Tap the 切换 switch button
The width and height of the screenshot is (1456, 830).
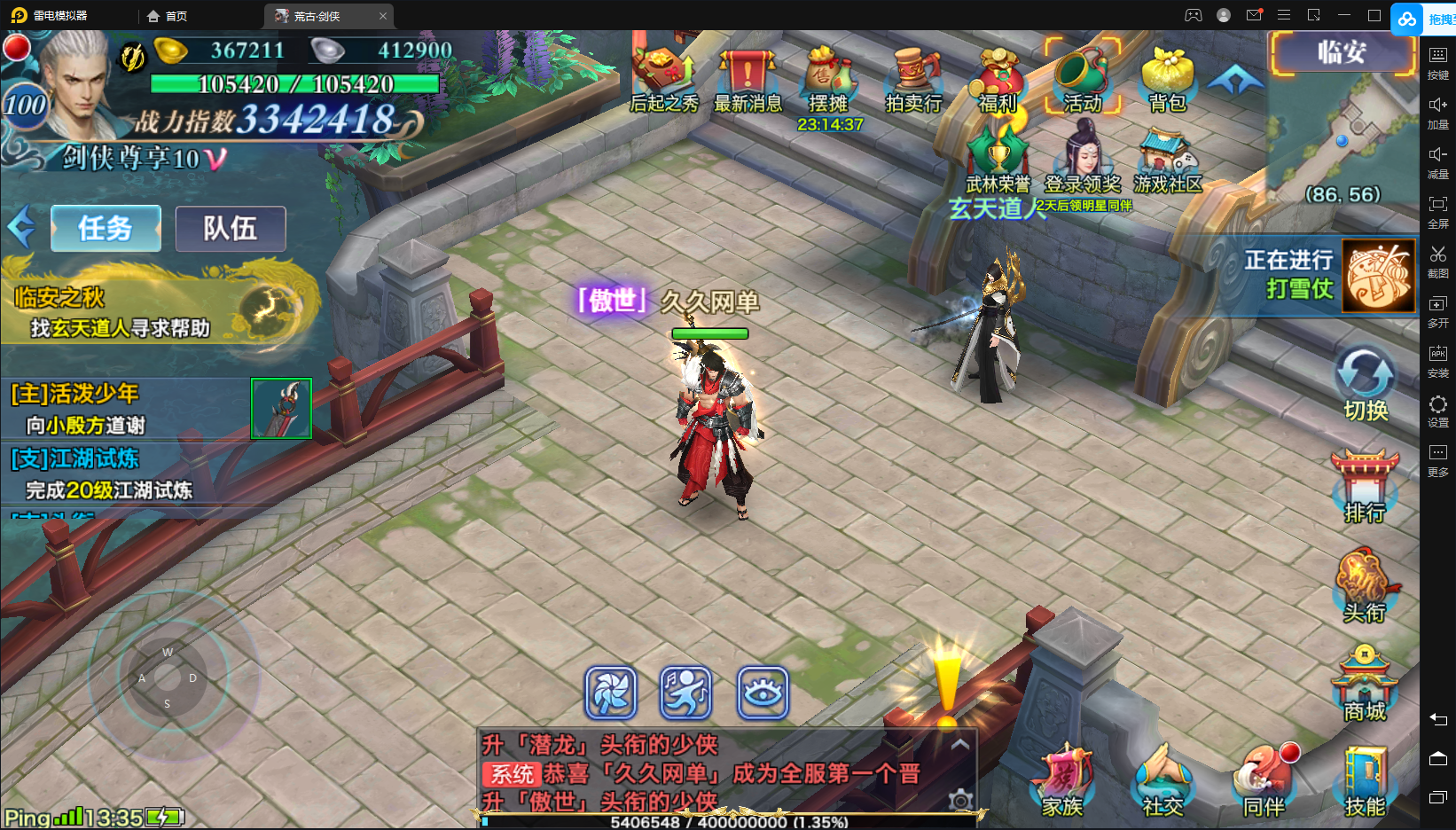tap(1365, 383)
